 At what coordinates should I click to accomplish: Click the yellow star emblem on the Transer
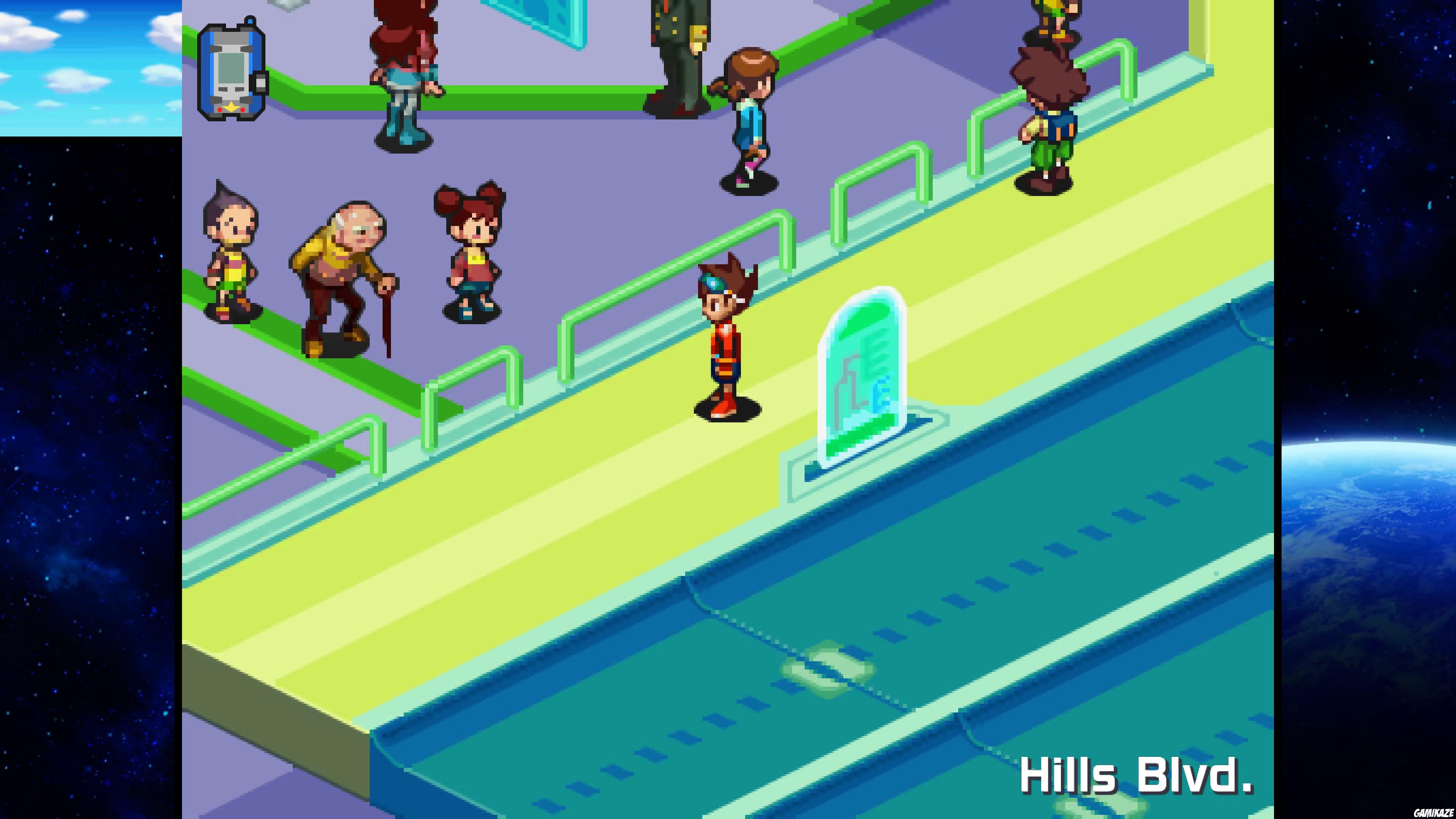pos(231,108)
